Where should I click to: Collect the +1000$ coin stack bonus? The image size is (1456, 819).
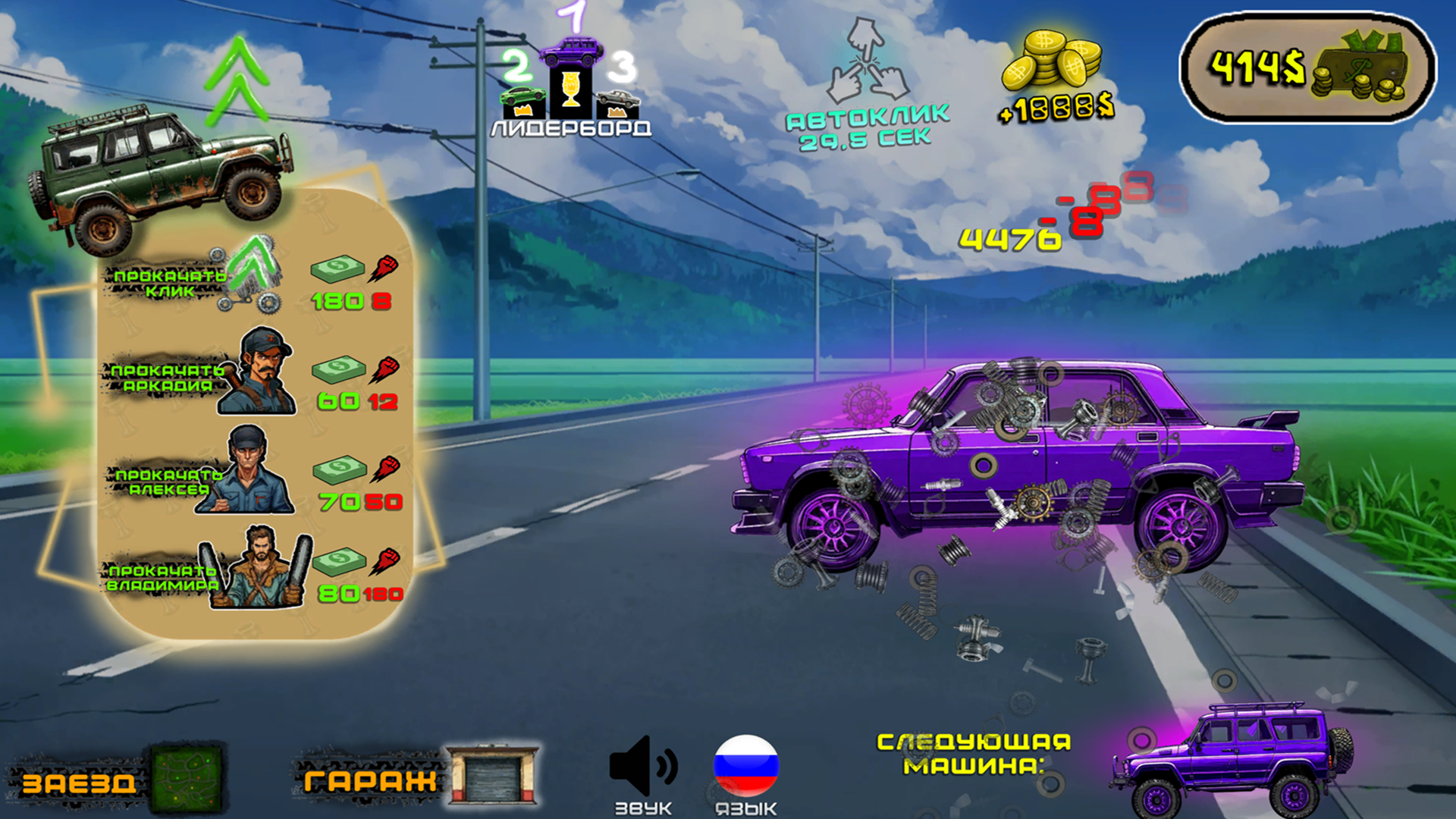point(1054,68)
